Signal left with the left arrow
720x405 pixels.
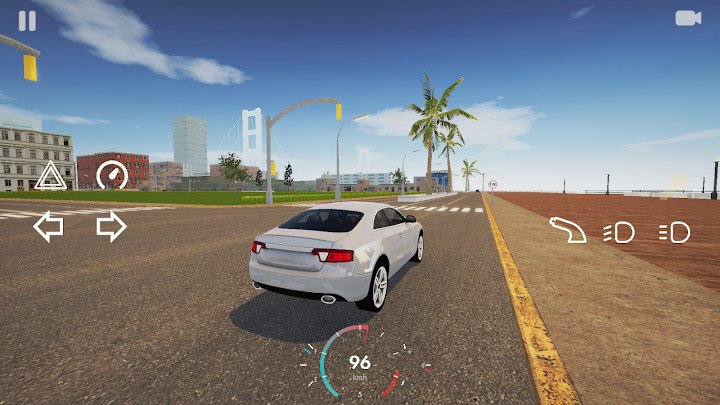coord(48,227)
